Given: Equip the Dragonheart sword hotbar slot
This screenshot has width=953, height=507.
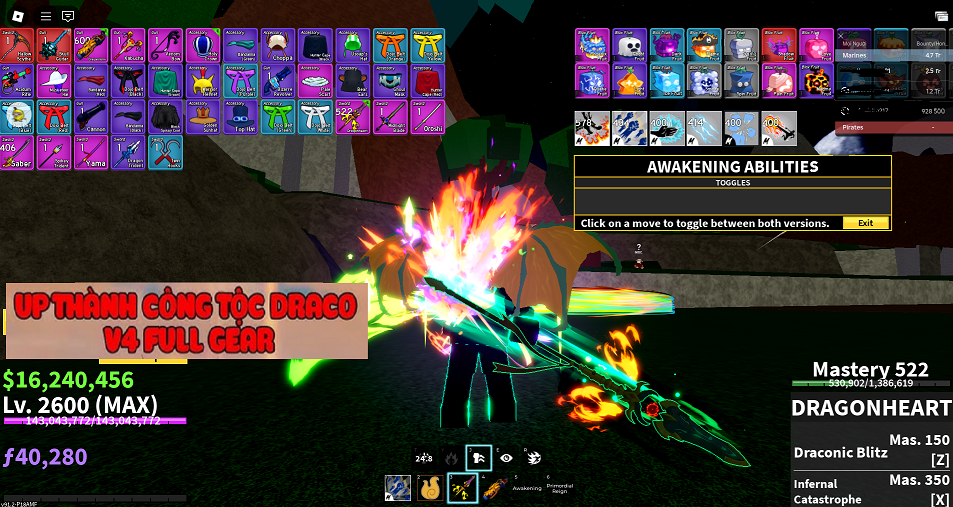Looking at the screenshot, I should pos(463,487).
